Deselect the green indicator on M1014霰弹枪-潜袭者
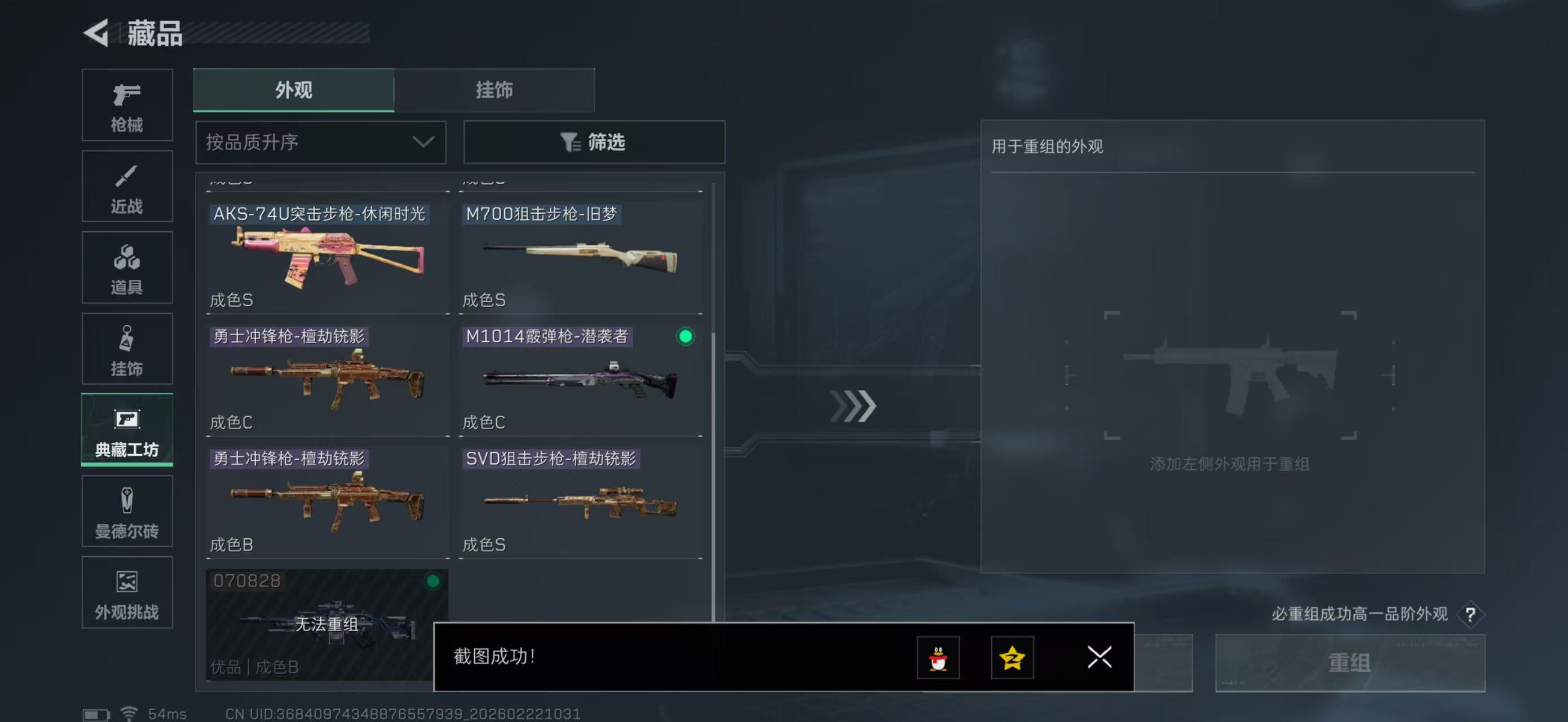Image resolution: width=1568 pixels, height=722 pixels. tap(686, 337)
